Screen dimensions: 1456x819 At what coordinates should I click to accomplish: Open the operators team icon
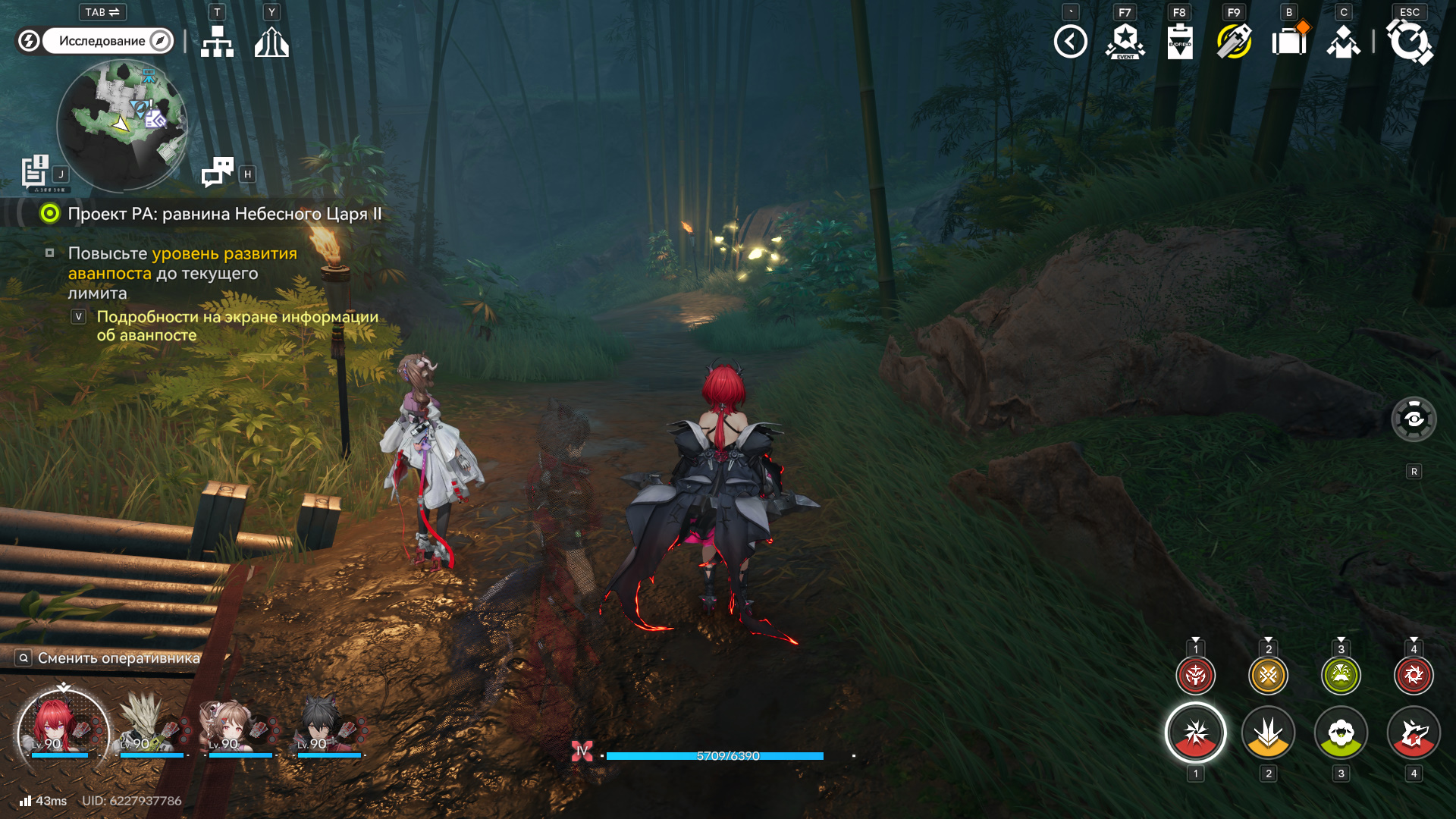pyautogui.click(x=1343, y=42)
